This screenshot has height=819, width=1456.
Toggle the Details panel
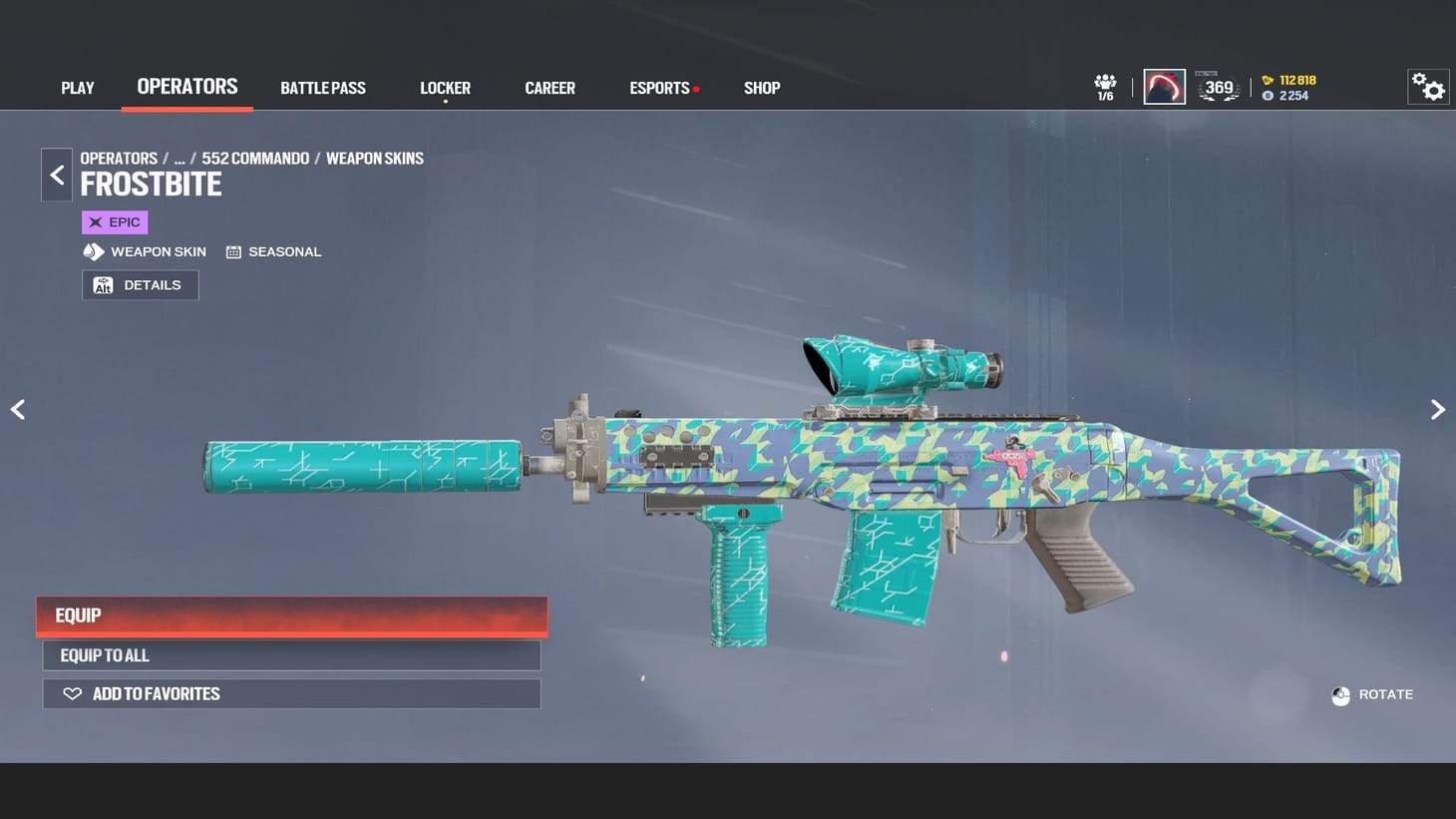coord(140,284)
